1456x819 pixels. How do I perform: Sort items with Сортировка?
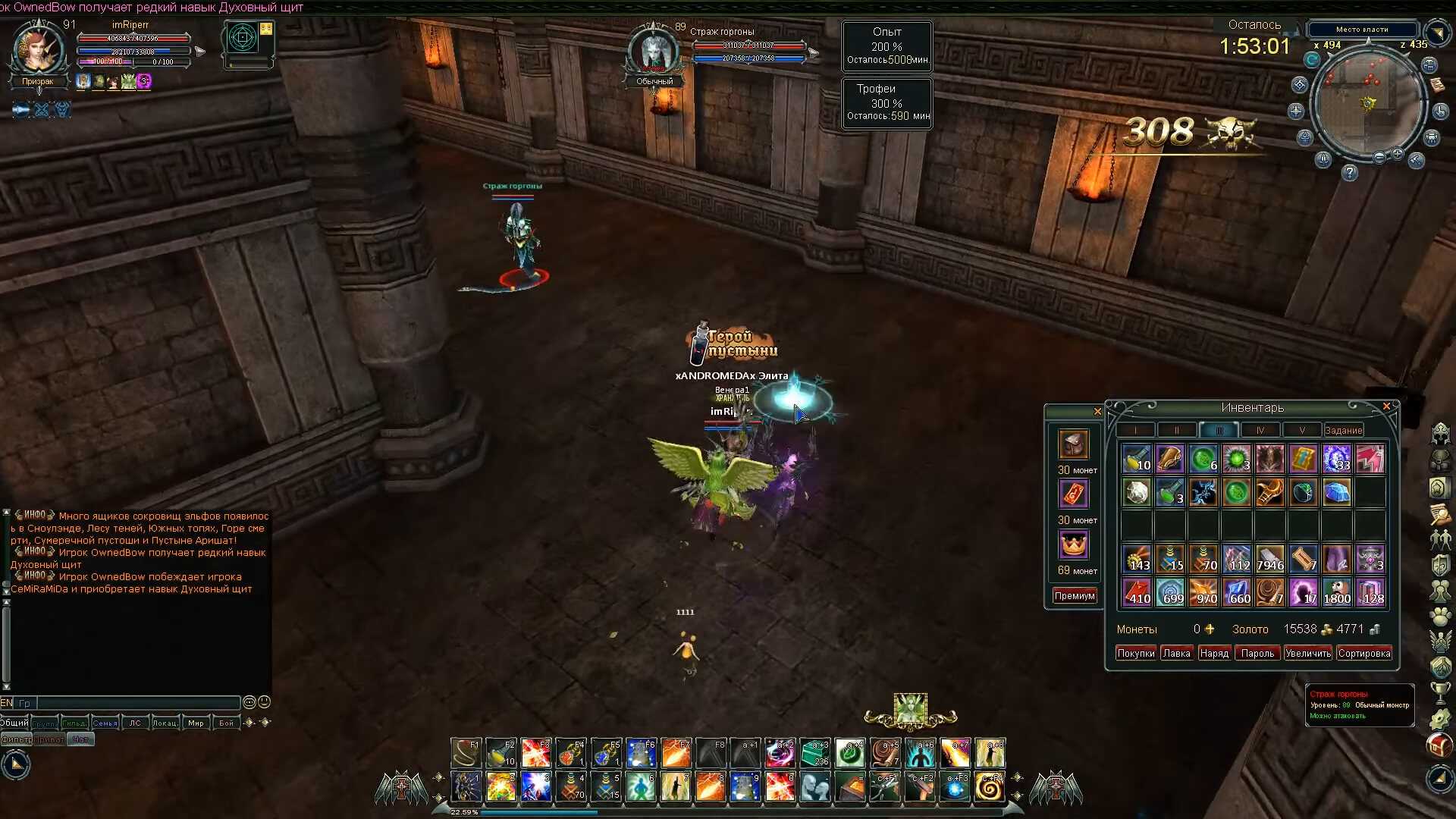[x=1363, y=653]
